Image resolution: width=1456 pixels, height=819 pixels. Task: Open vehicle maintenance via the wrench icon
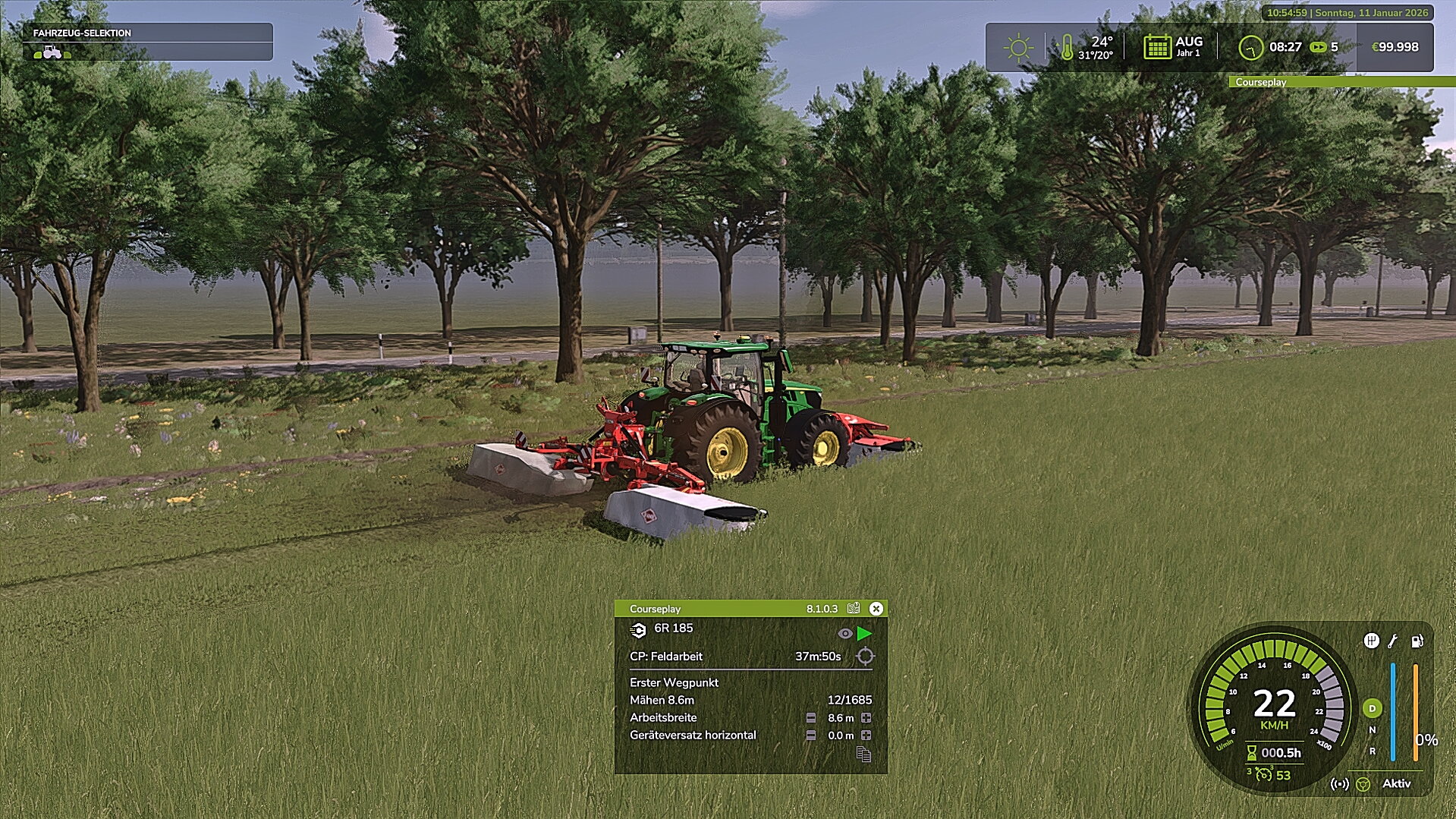[1392, 641]
